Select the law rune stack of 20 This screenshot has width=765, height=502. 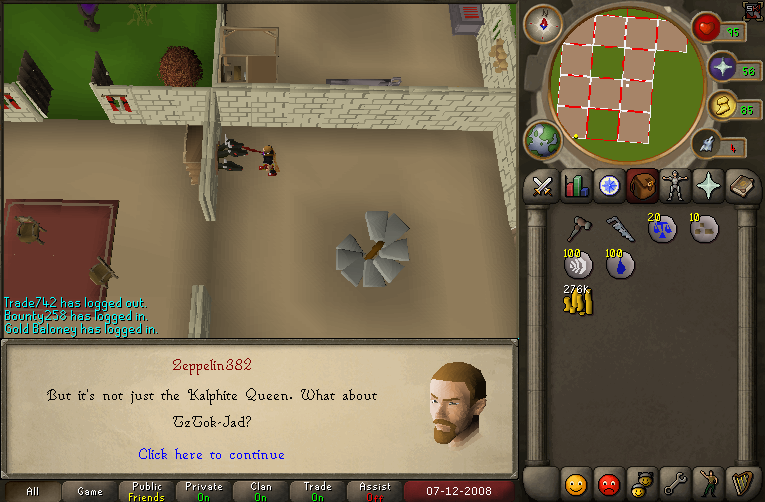click(661, 229)
